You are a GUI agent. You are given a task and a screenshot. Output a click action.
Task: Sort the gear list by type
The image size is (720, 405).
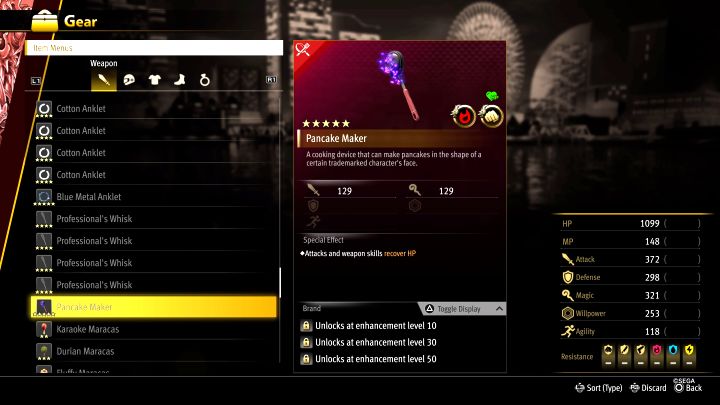pyautogui.click(x=598, y=388)
